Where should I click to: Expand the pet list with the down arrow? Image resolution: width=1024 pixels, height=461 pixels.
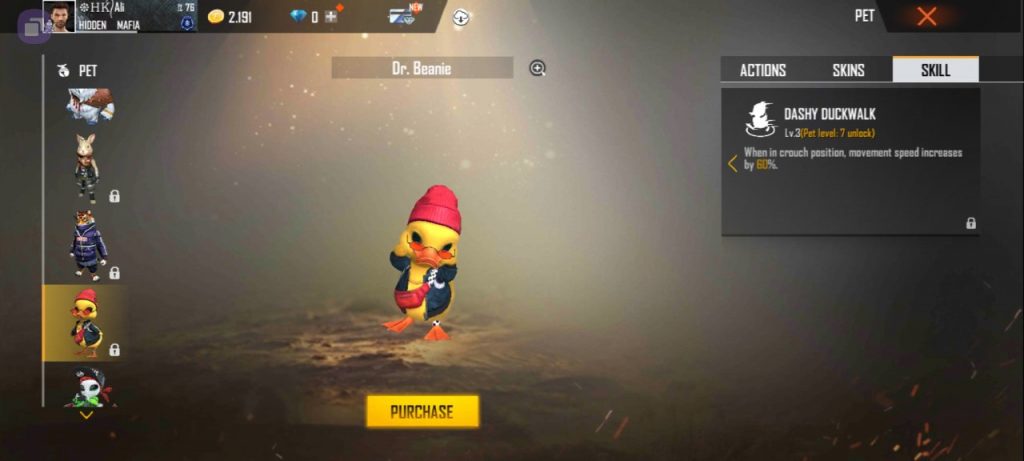pos(86,415)
